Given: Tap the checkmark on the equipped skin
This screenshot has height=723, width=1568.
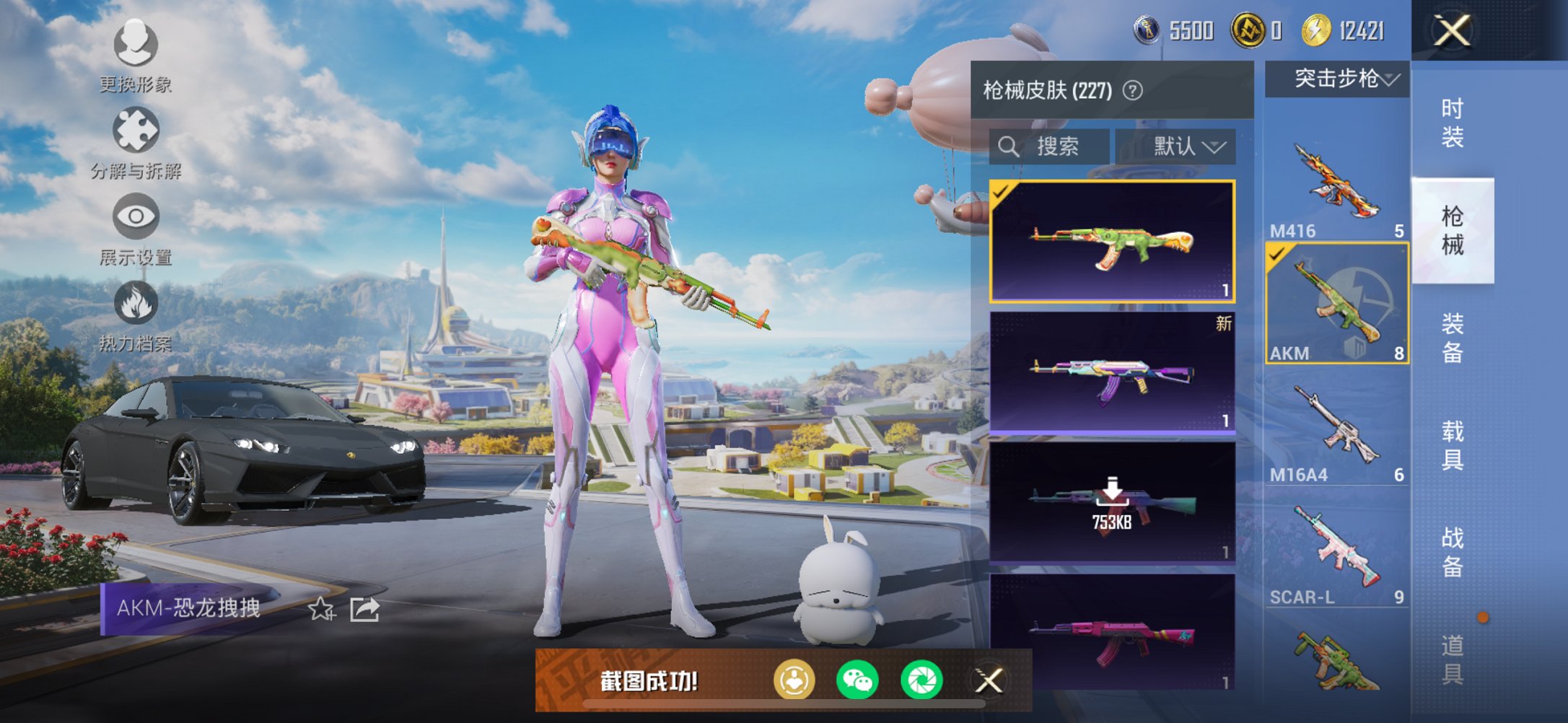Looking at the screenshot, I should pyautogui.click(x=1002, y=195).
